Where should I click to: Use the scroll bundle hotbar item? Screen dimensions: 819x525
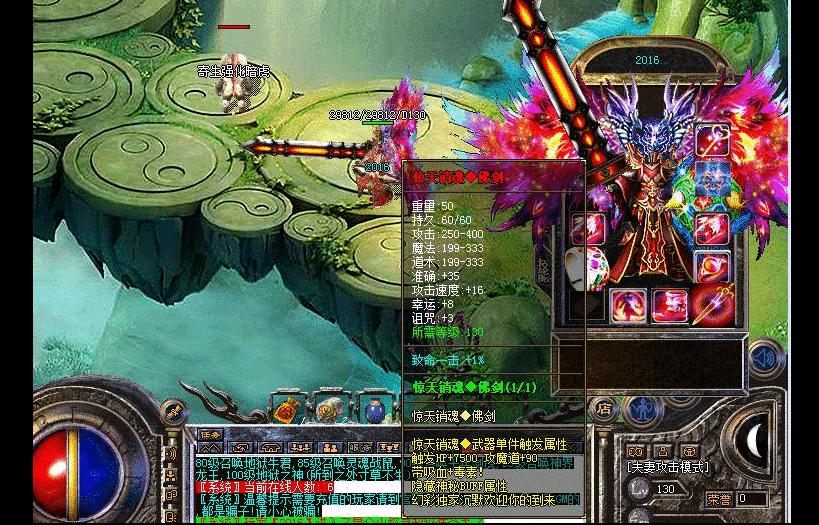click(328, 407)
